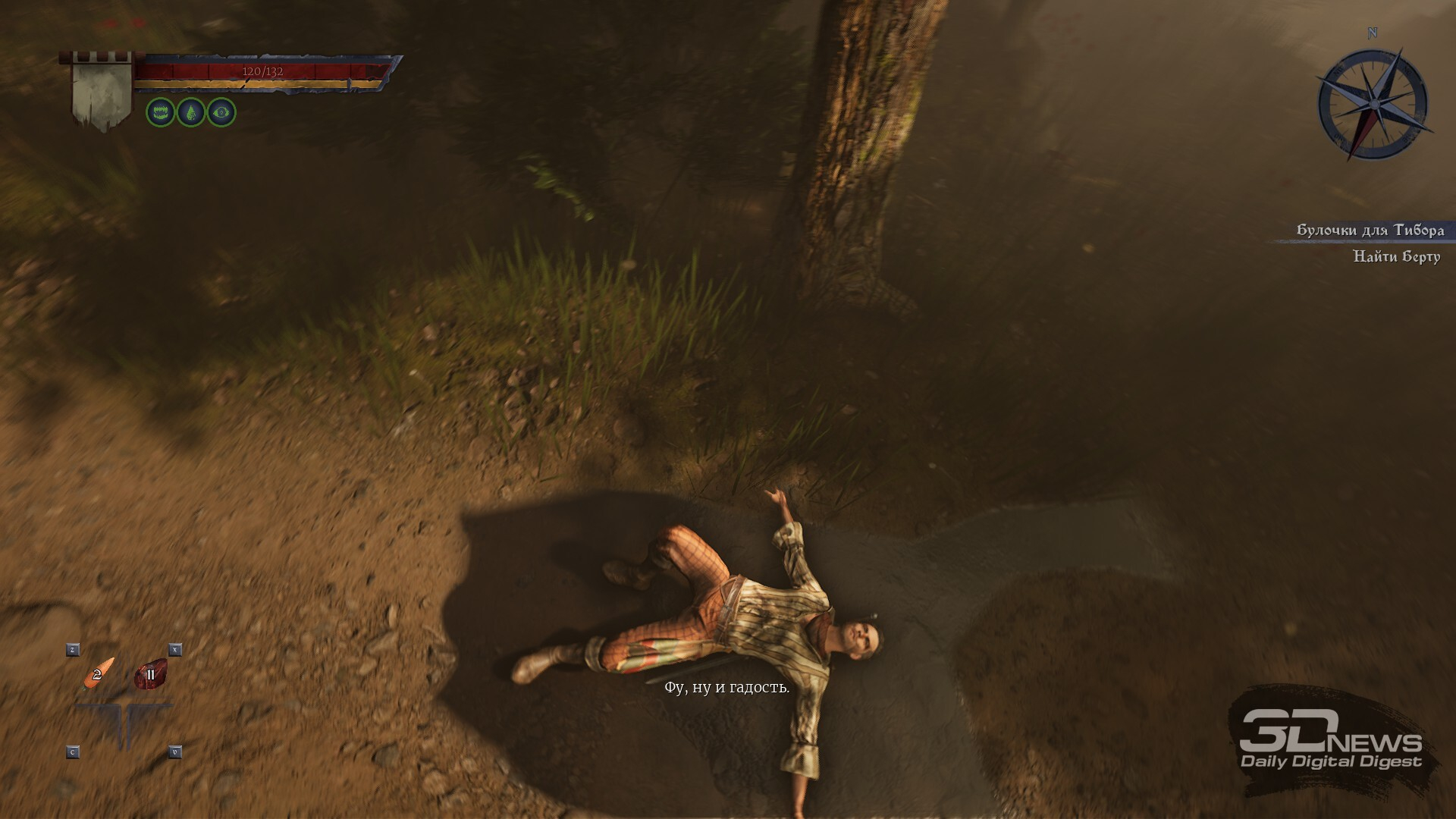This screenshot has height=819, width=1456.
Task: Open the quest "Булочки для Тибора"
Action: 1370,230
